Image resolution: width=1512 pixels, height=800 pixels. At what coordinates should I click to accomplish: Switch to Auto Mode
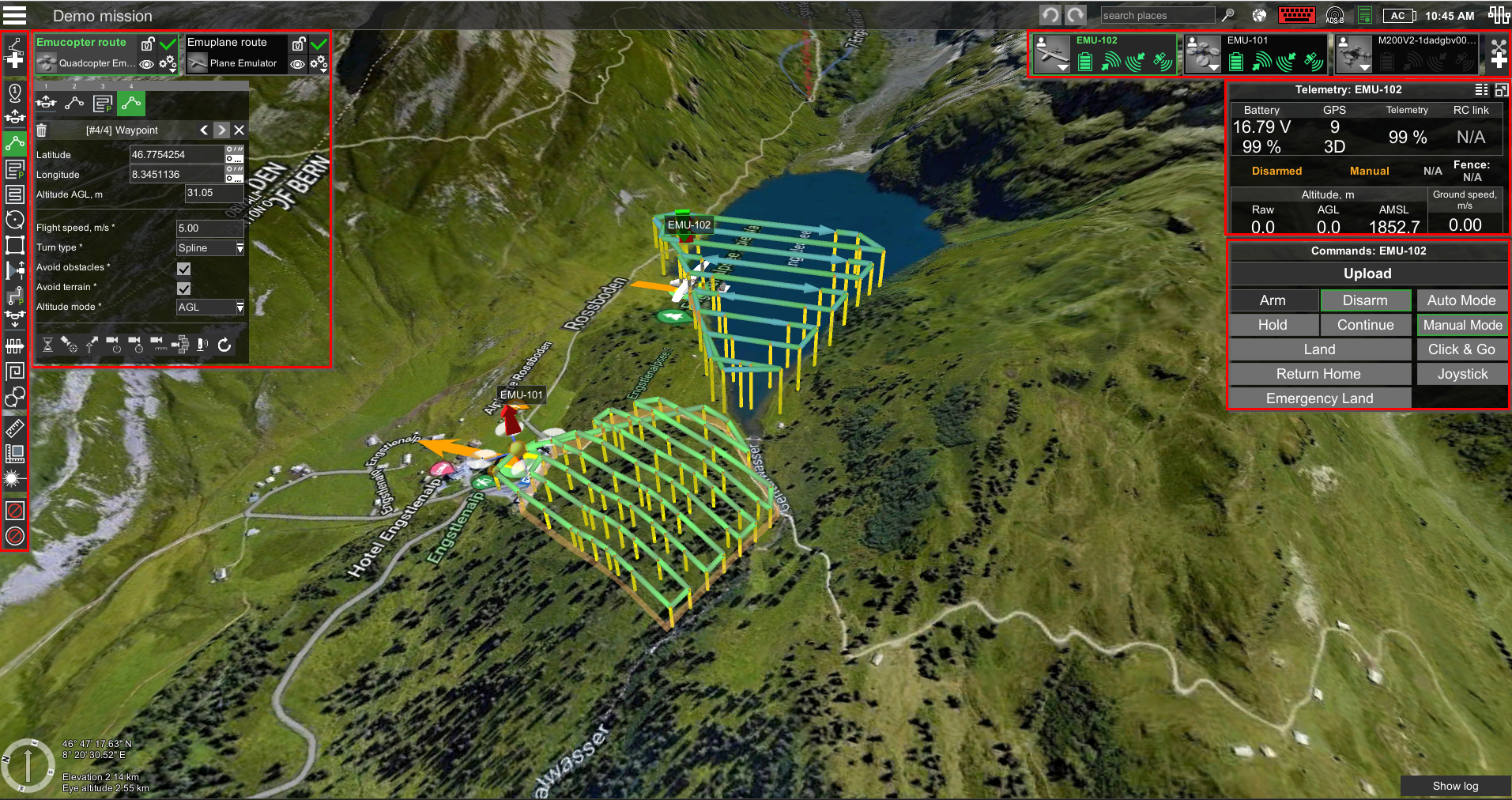coord(1461,300)
